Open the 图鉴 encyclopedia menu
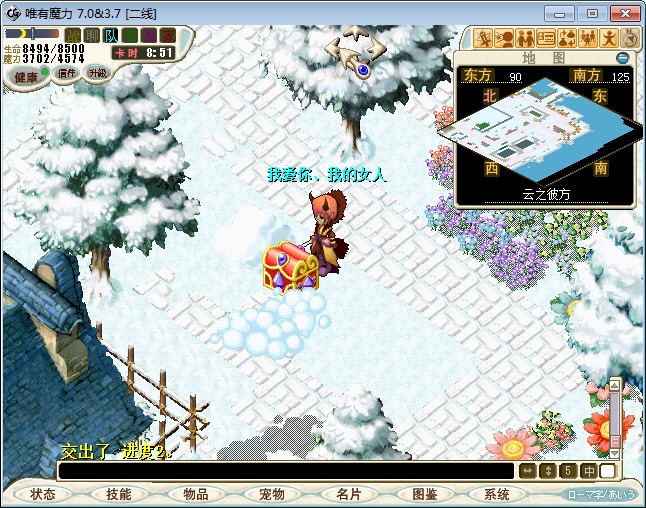Screen dimensions: 646x508 (424, 494)
